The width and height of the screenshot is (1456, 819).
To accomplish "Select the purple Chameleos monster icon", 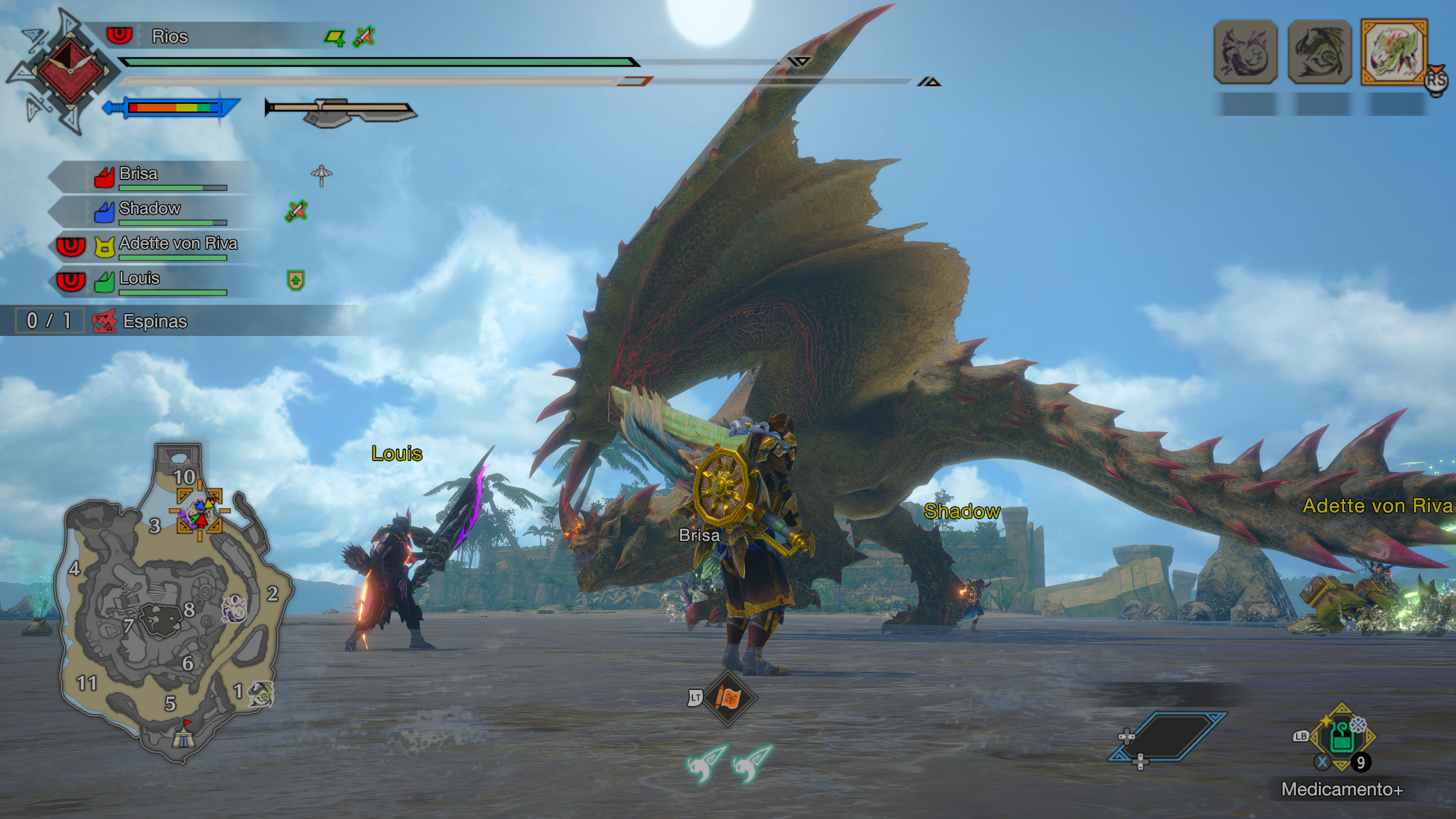I will tap(1245, 52).
